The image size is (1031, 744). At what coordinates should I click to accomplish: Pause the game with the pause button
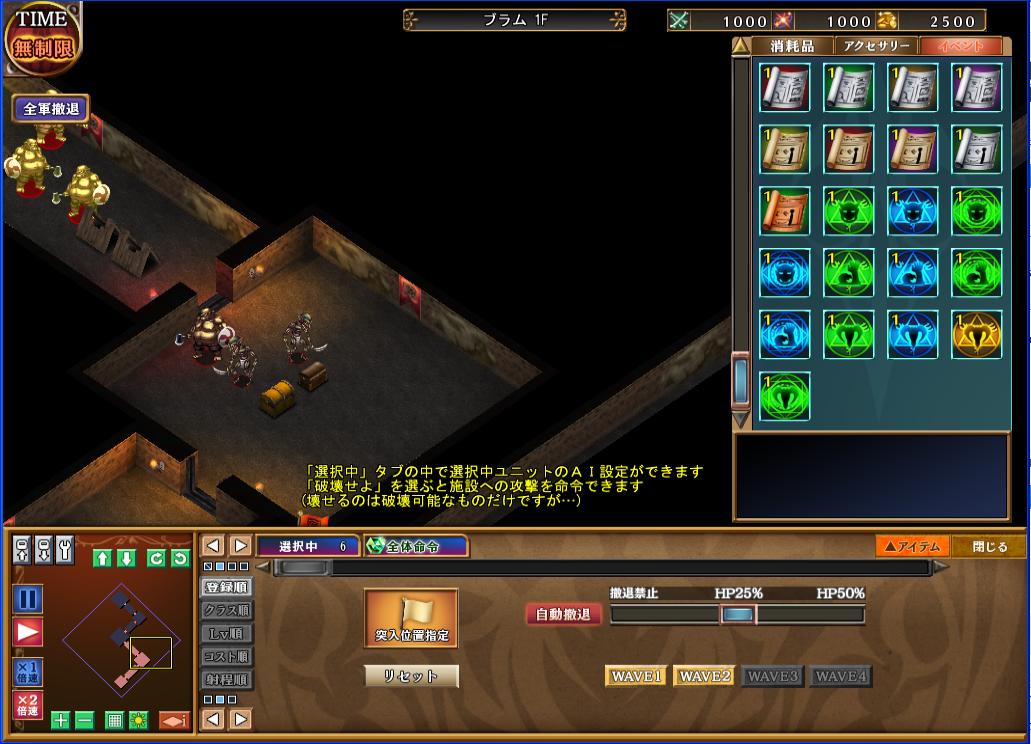pos(28,599)
